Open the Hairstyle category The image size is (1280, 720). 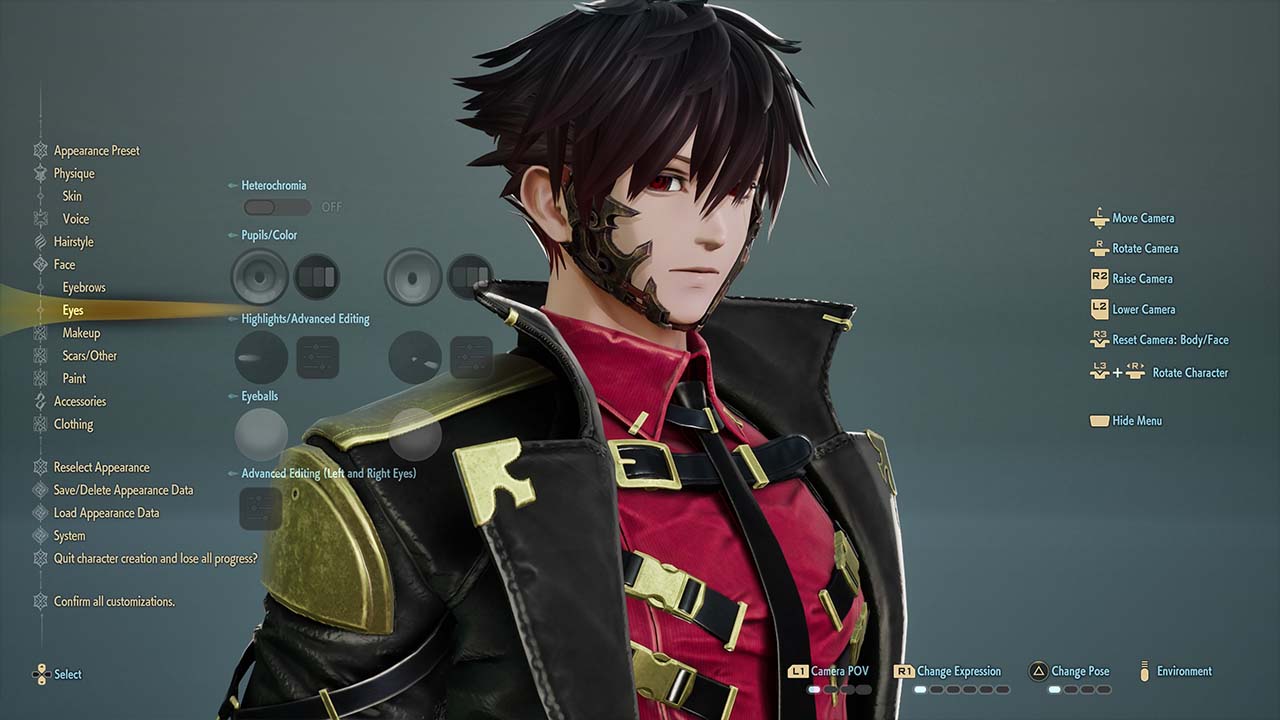click(73, 242)
